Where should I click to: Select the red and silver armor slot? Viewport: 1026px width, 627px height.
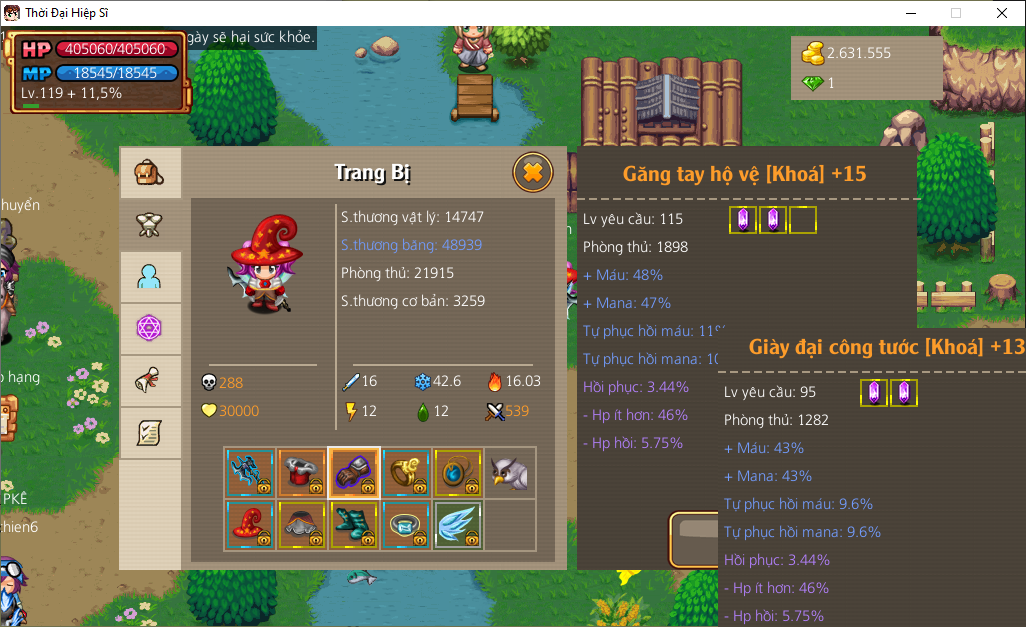pos(302,472)
